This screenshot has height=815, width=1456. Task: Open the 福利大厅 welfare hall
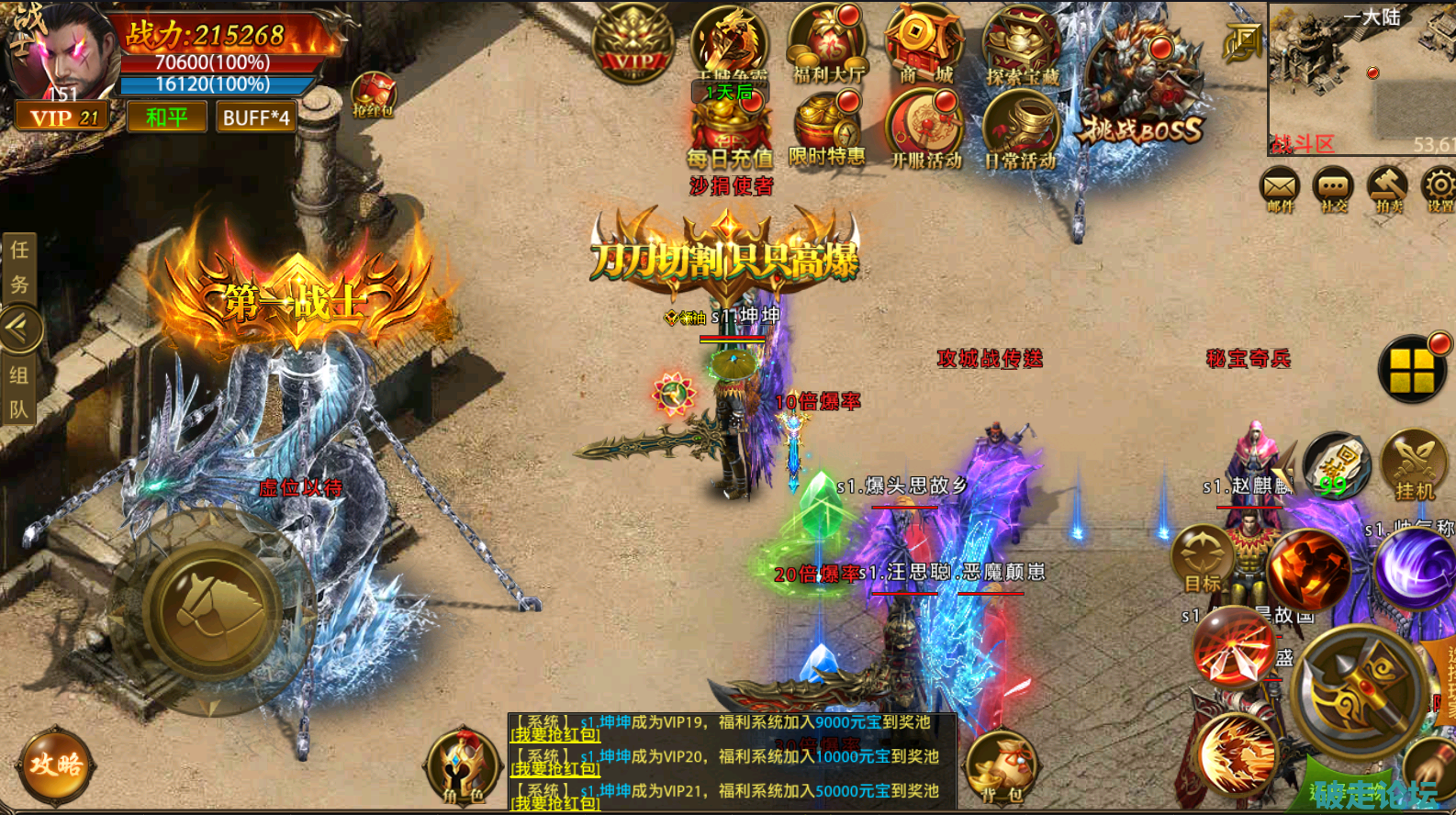pyautogui.click(x=826, y=46)
